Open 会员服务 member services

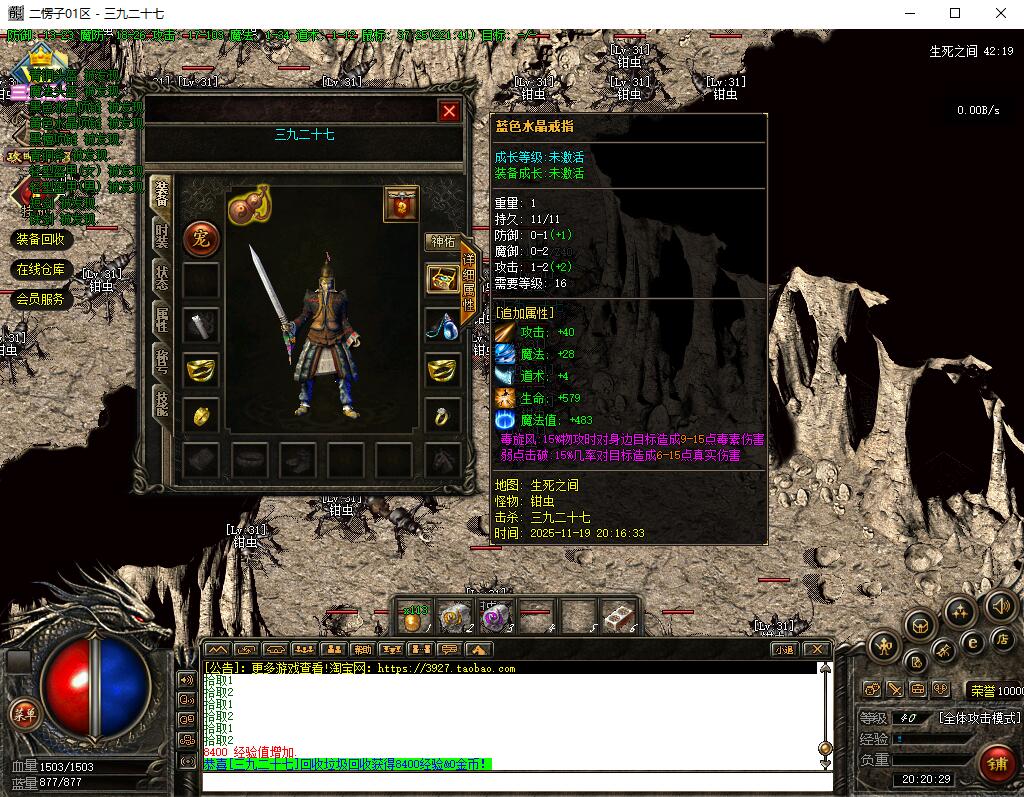point(41,299)
